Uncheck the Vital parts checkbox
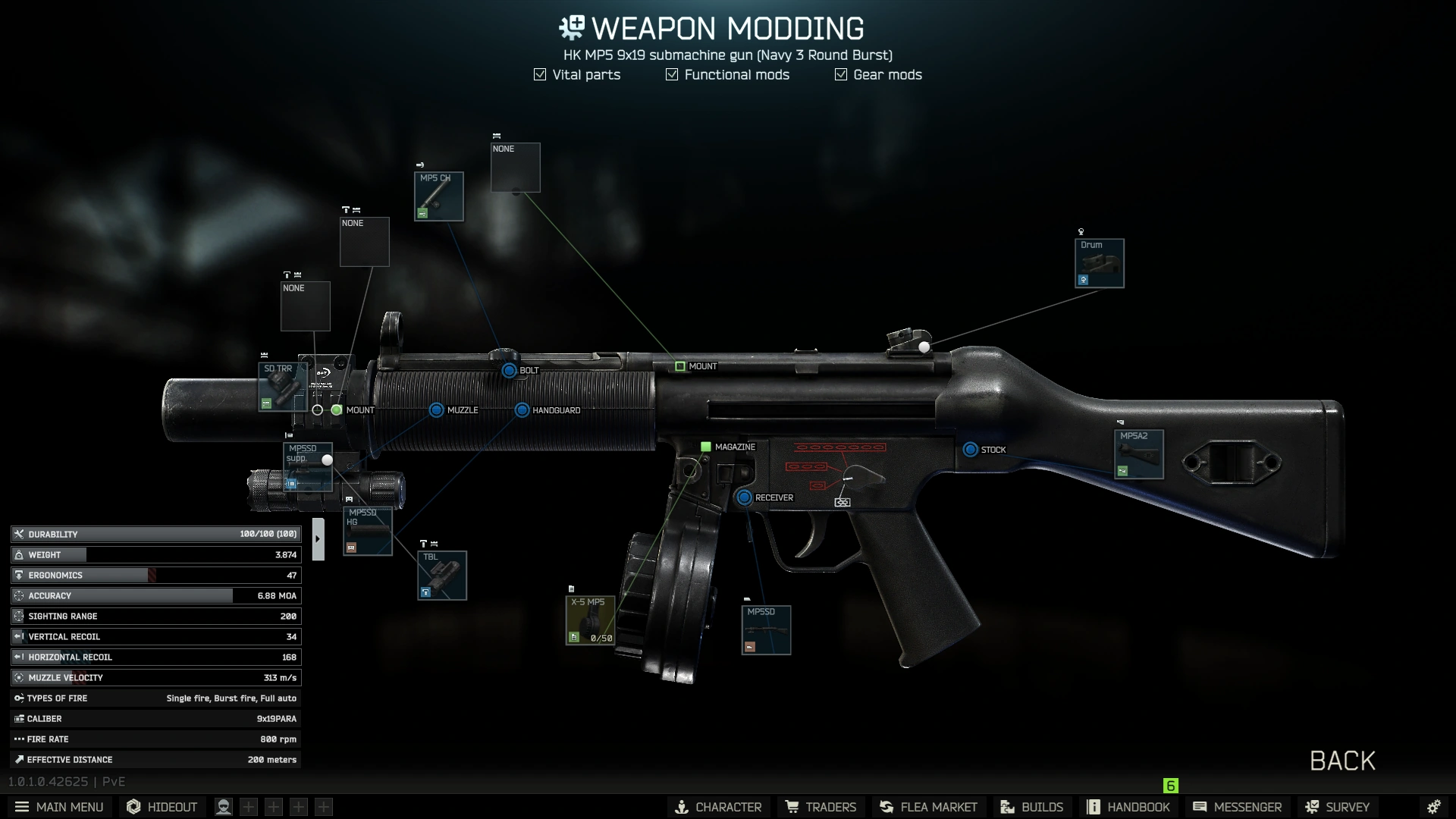 pos(539,74)
